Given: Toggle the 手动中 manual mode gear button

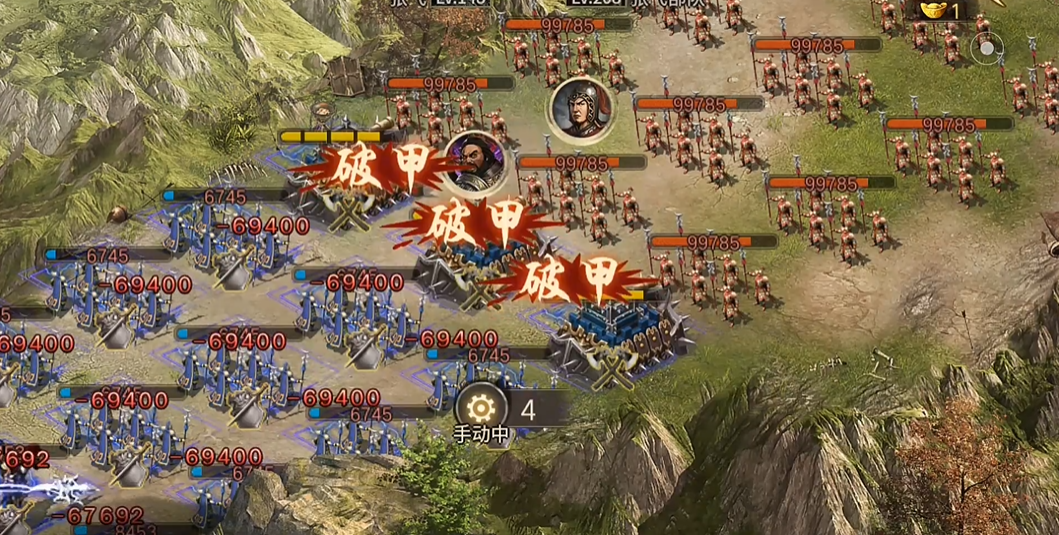Looking at the screenshot, I should tap(481, 408).
